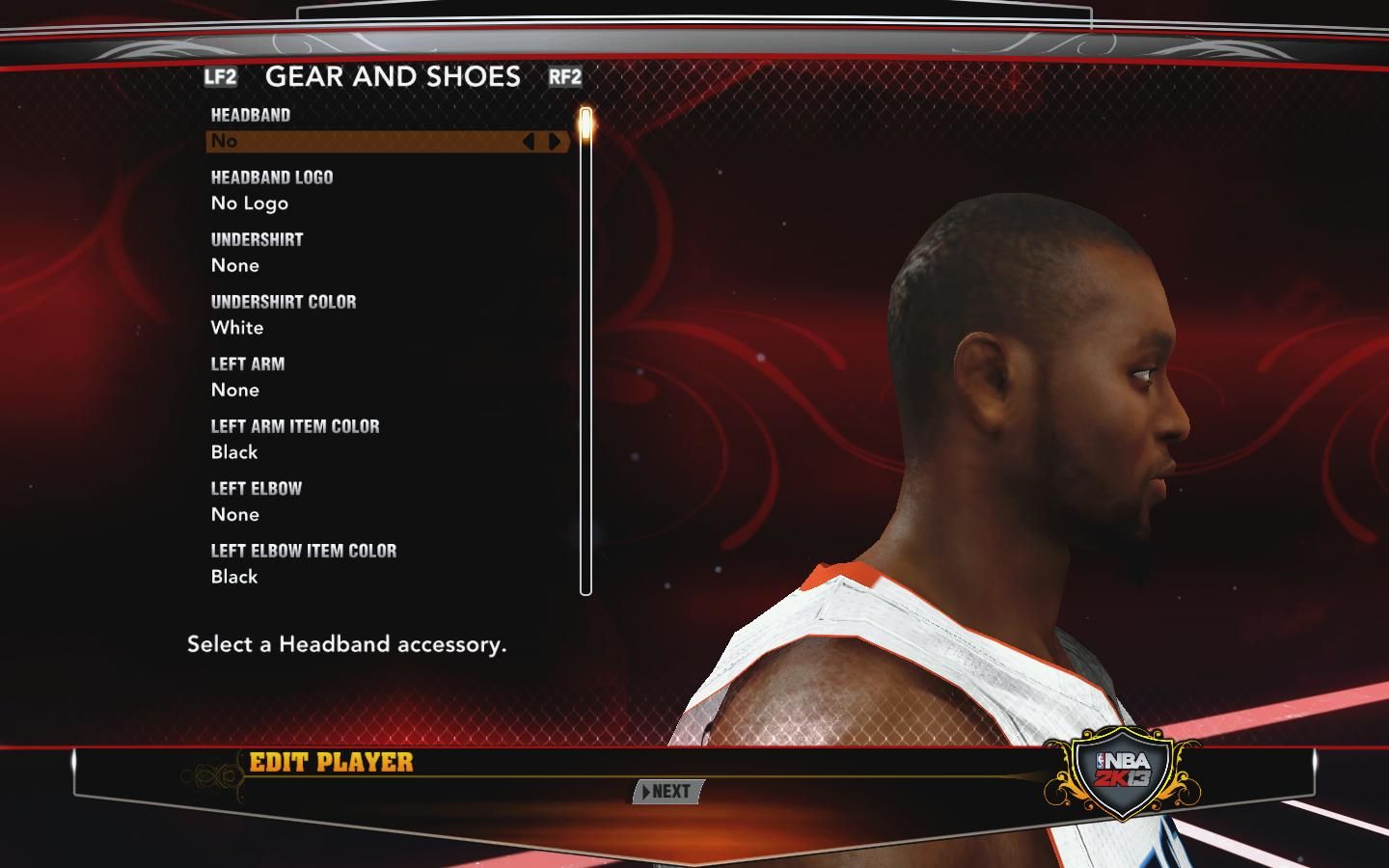Click the left arrow on Headband
Viewport: 1389px width, 868px height.
pos(529,142)
